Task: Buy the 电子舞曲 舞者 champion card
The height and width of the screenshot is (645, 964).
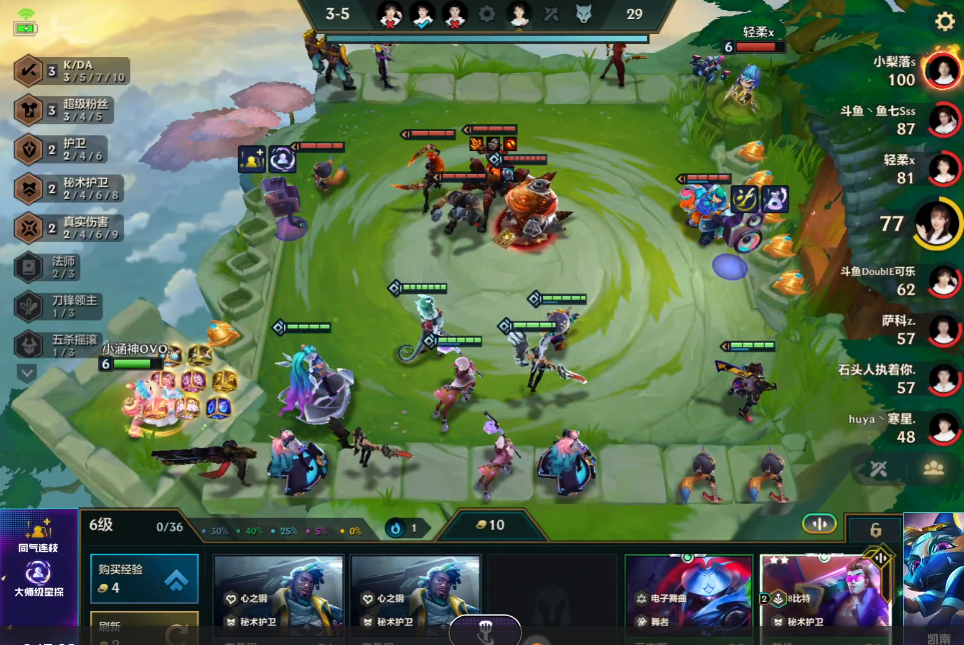Action: tap(688, 599)
